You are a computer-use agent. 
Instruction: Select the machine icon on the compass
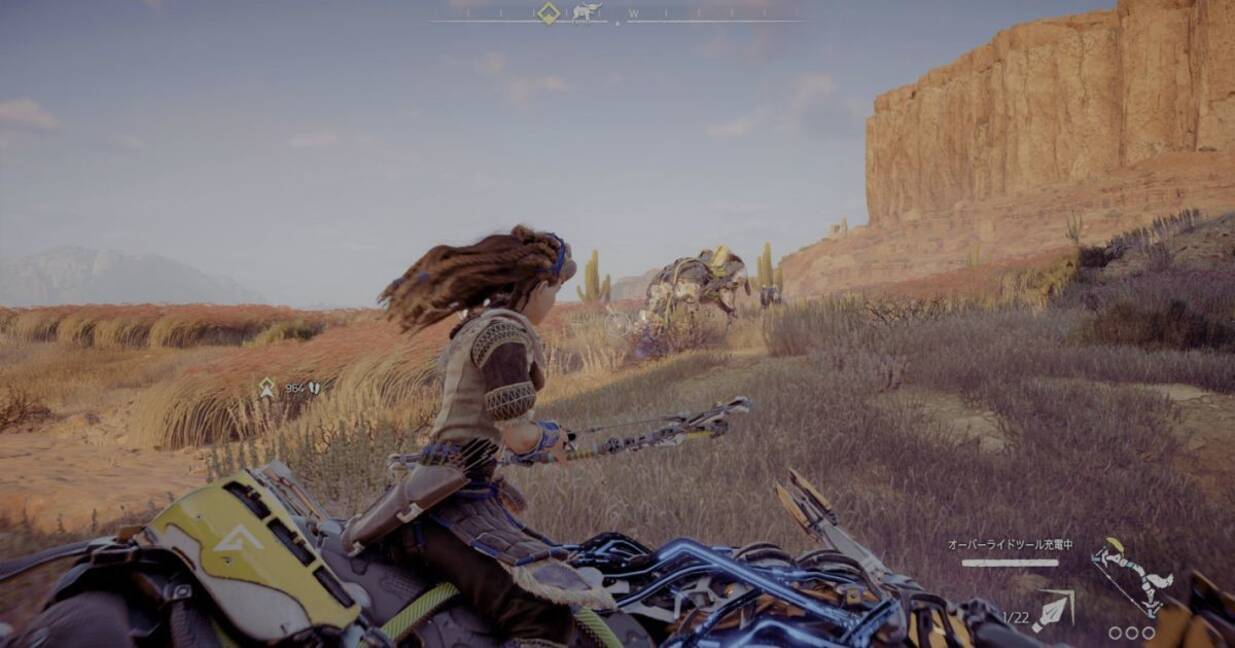pos(586,13)
